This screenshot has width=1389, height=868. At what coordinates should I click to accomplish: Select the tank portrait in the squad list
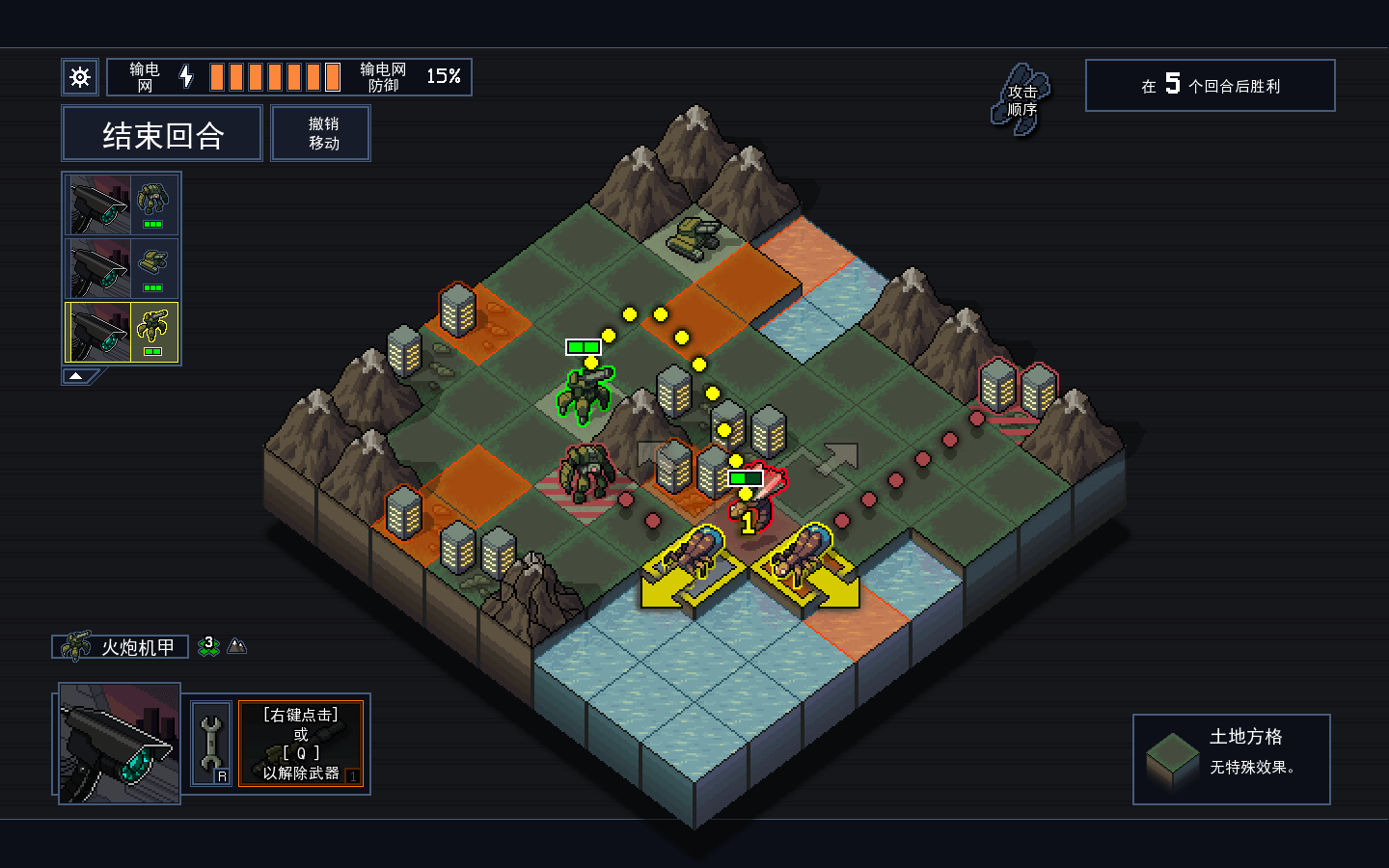pyautogui.click(x=122, y=268)
